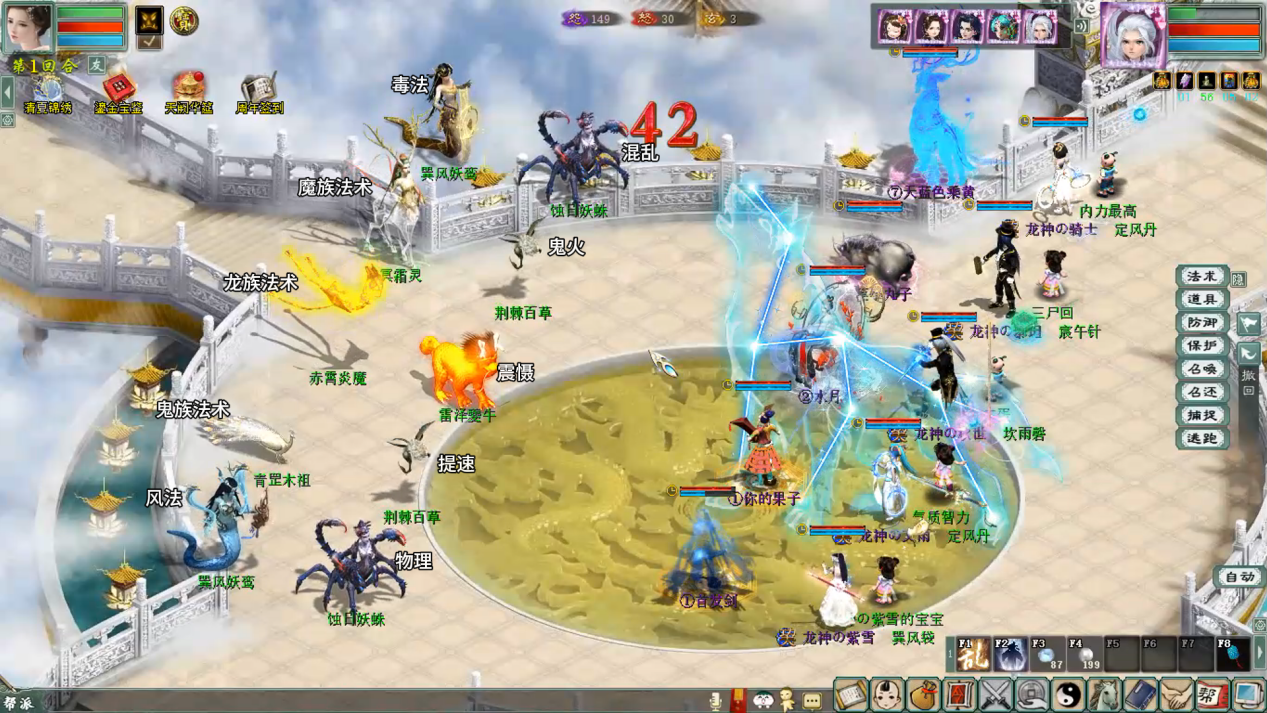The image size is (1267, 713).
Task: Open the 天阙华筵 event icon
Action: tap(188, 91)
